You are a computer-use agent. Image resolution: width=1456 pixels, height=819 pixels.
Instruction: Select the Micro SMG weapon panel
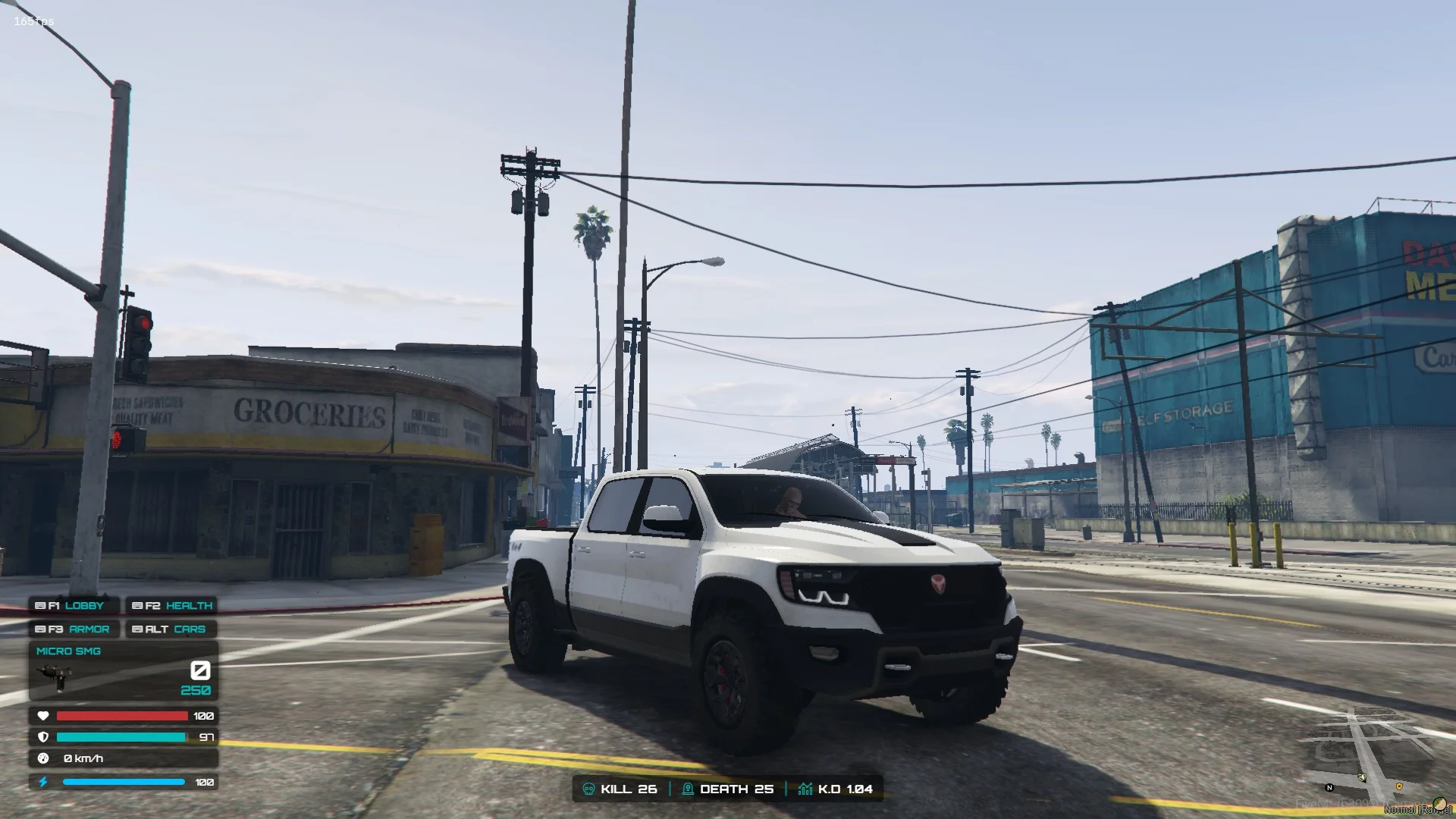pyautogui.click(x=123, y=671)
